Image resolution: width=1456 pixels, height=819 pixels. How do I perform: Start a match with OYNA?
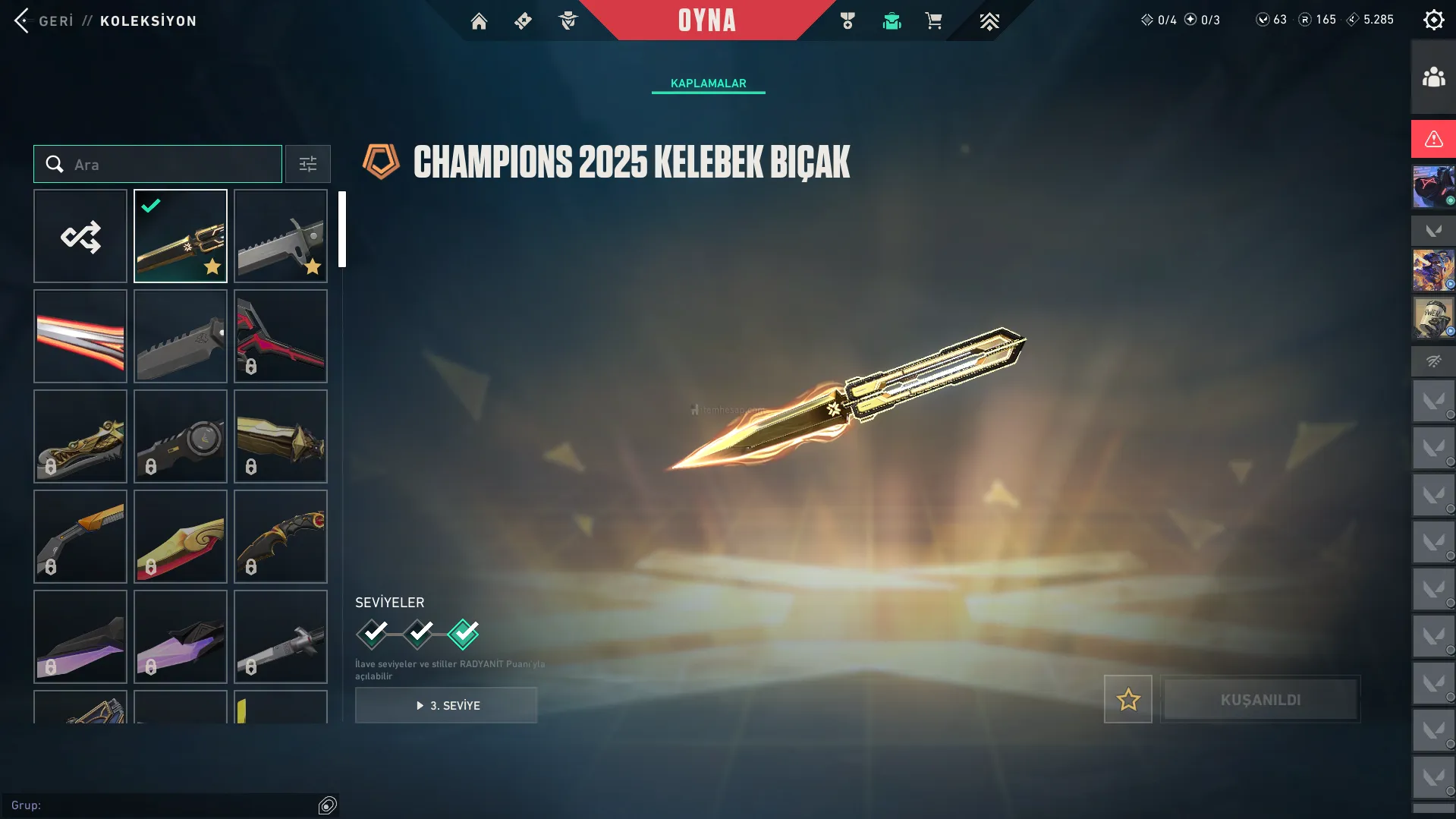click(706, 20)
